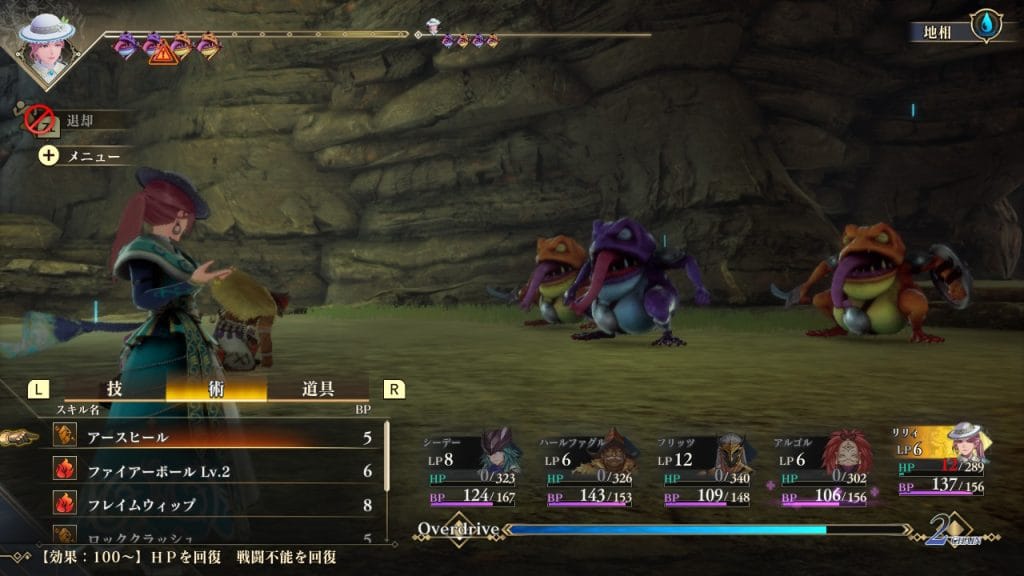Image resolution: width=1024 pixels, height=576 pixels.
Task: Switch to the 技 tab
Action: [114, 389]
